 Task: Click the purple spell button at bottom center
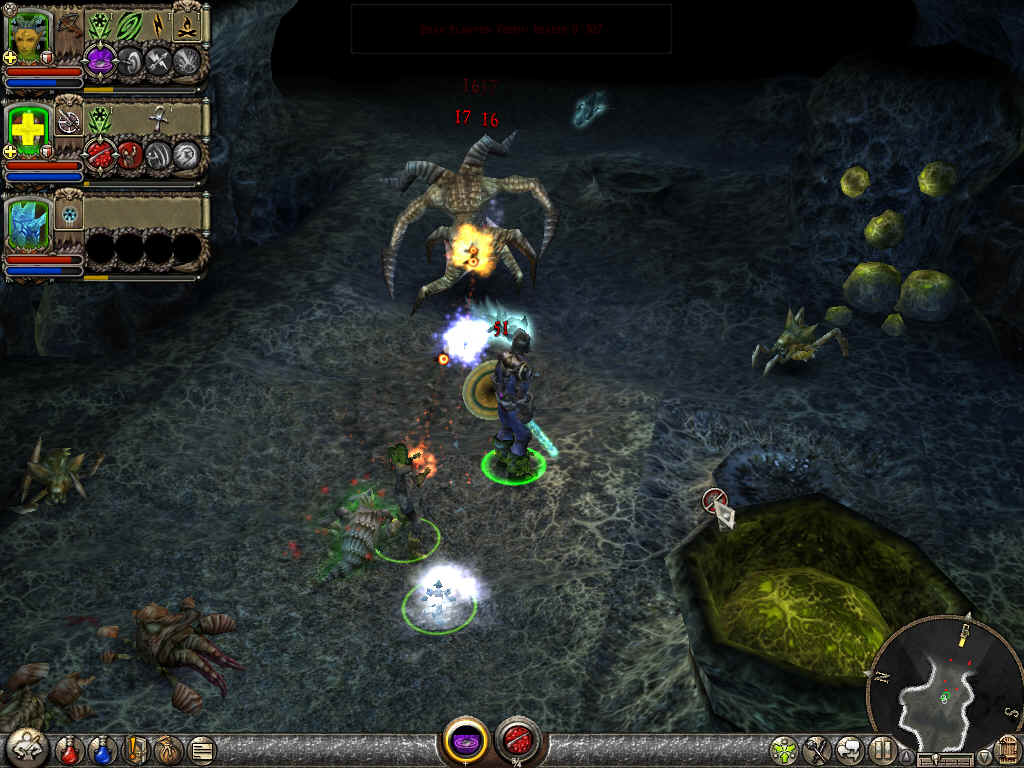pos(466,742)
